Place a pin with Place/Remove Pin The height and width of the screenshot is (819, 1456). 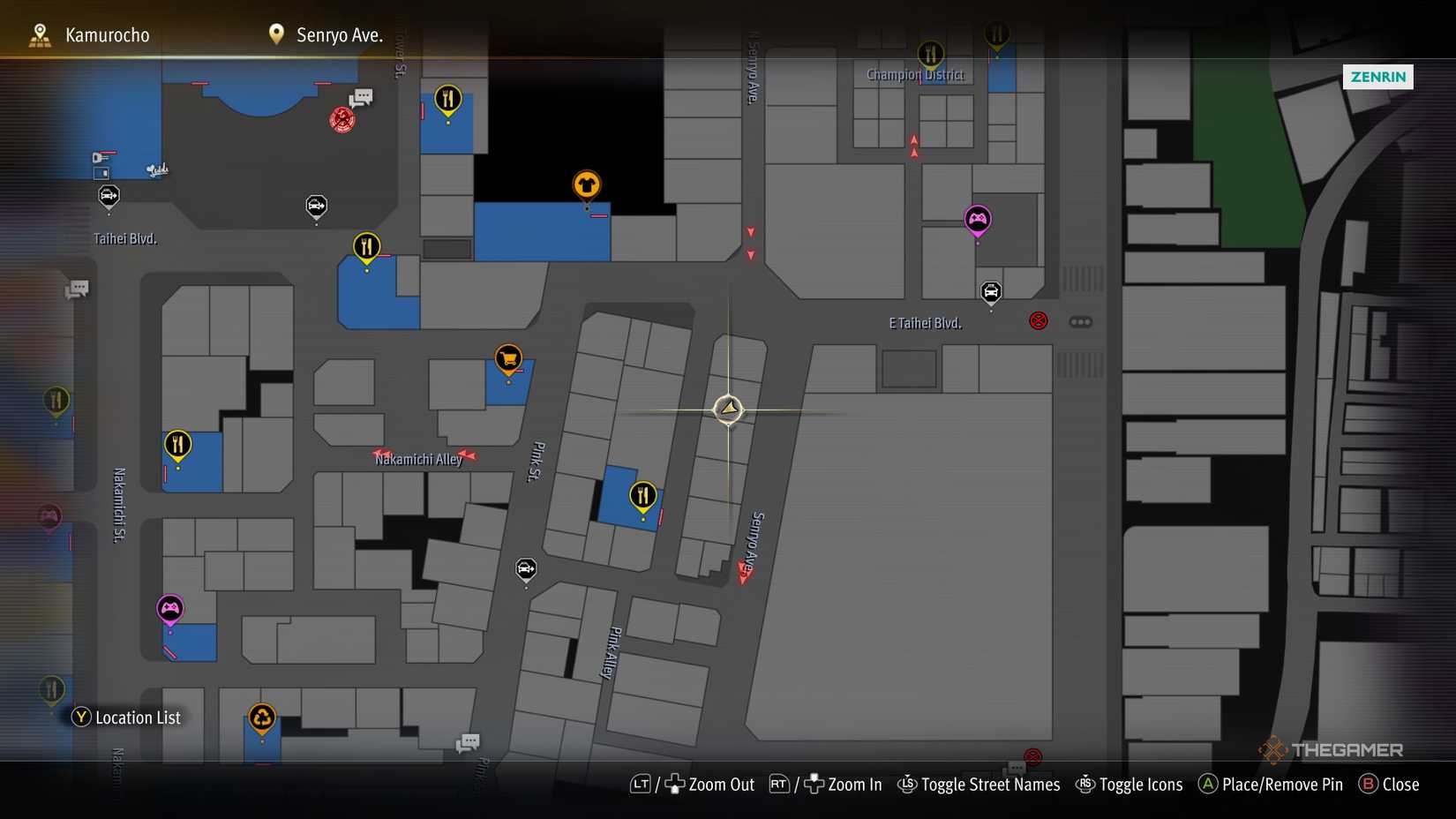1271,784
